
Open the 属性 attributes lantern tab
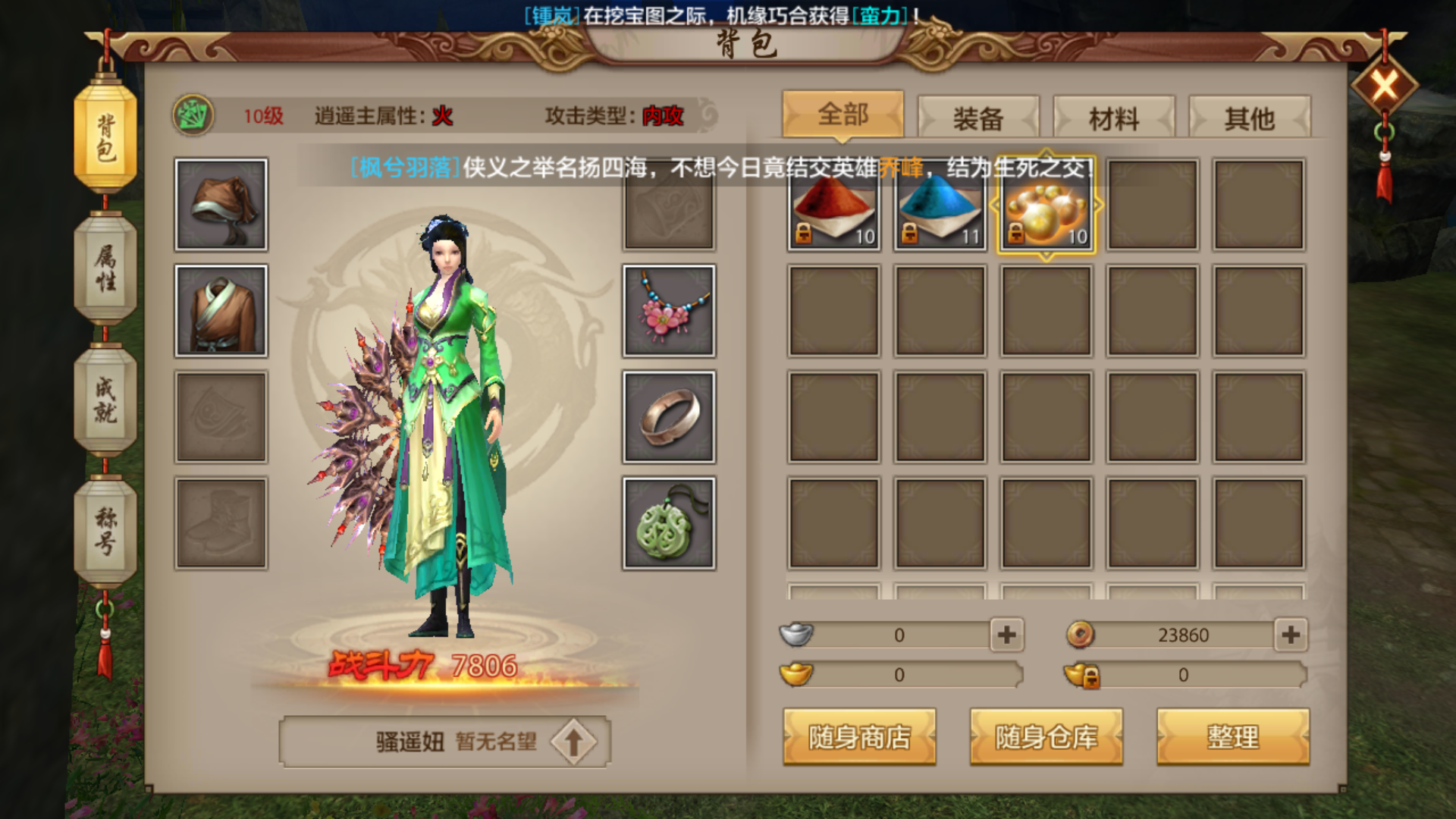pos(105,268)
